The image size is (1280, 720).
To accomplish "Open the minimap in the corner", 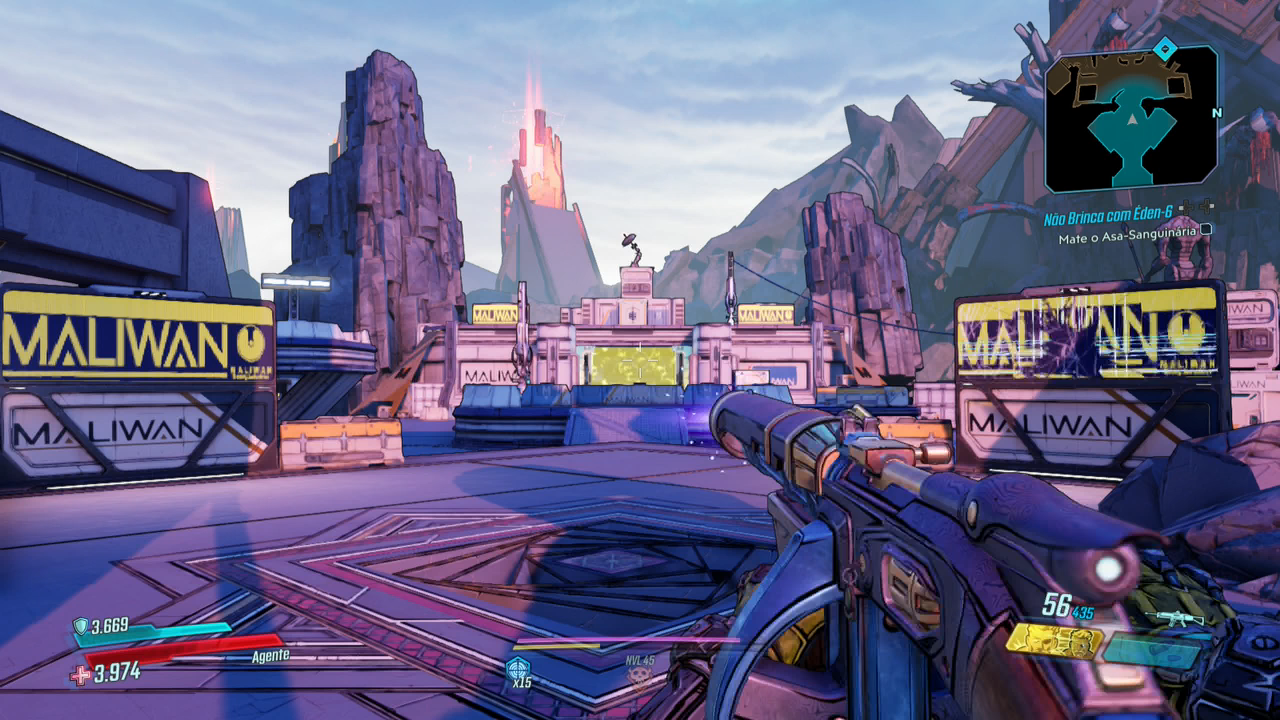I will coord(1131,119).
